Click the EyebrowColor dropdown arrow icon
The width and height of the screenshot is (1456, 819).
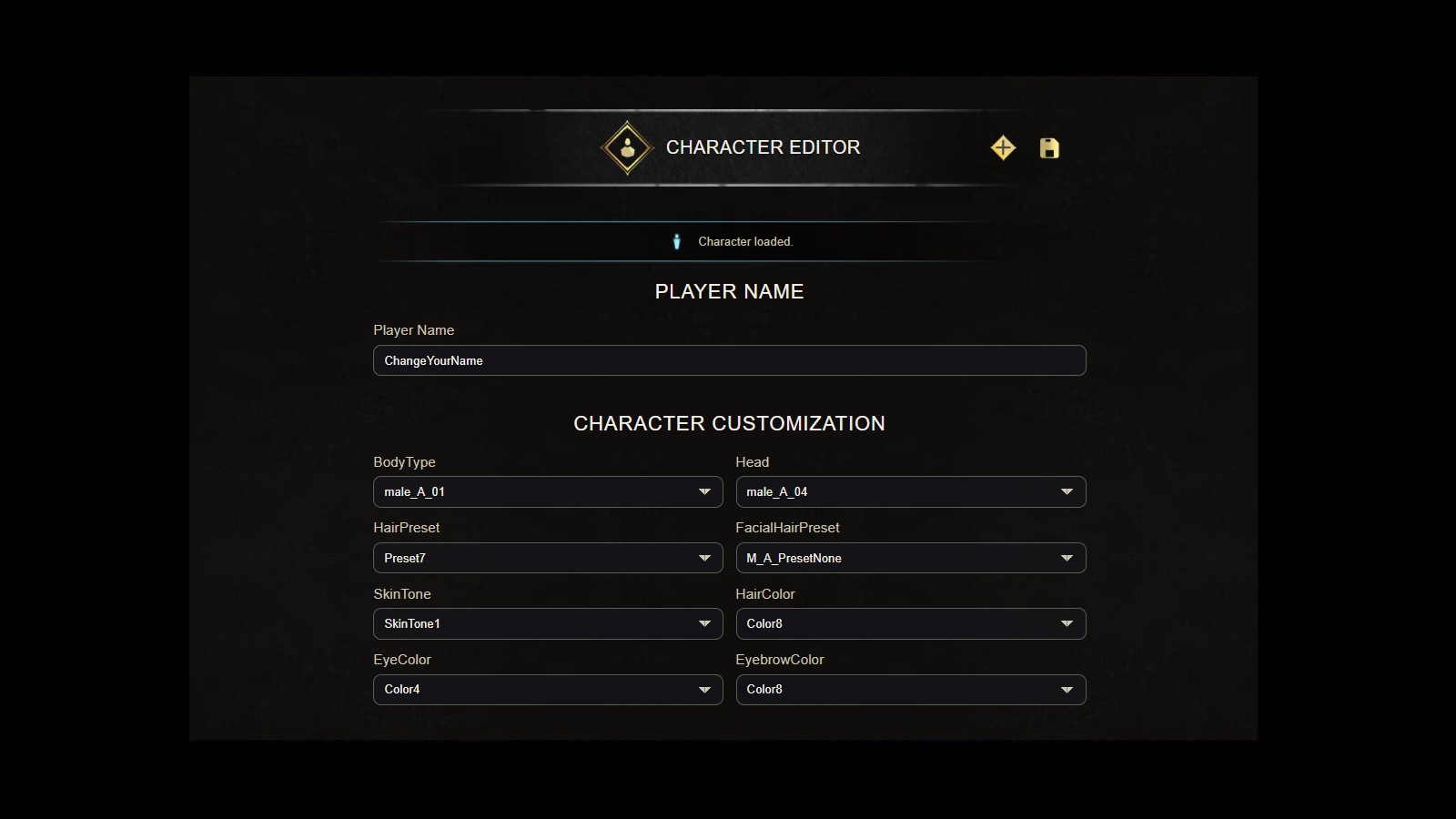[x=1067, y=689]
